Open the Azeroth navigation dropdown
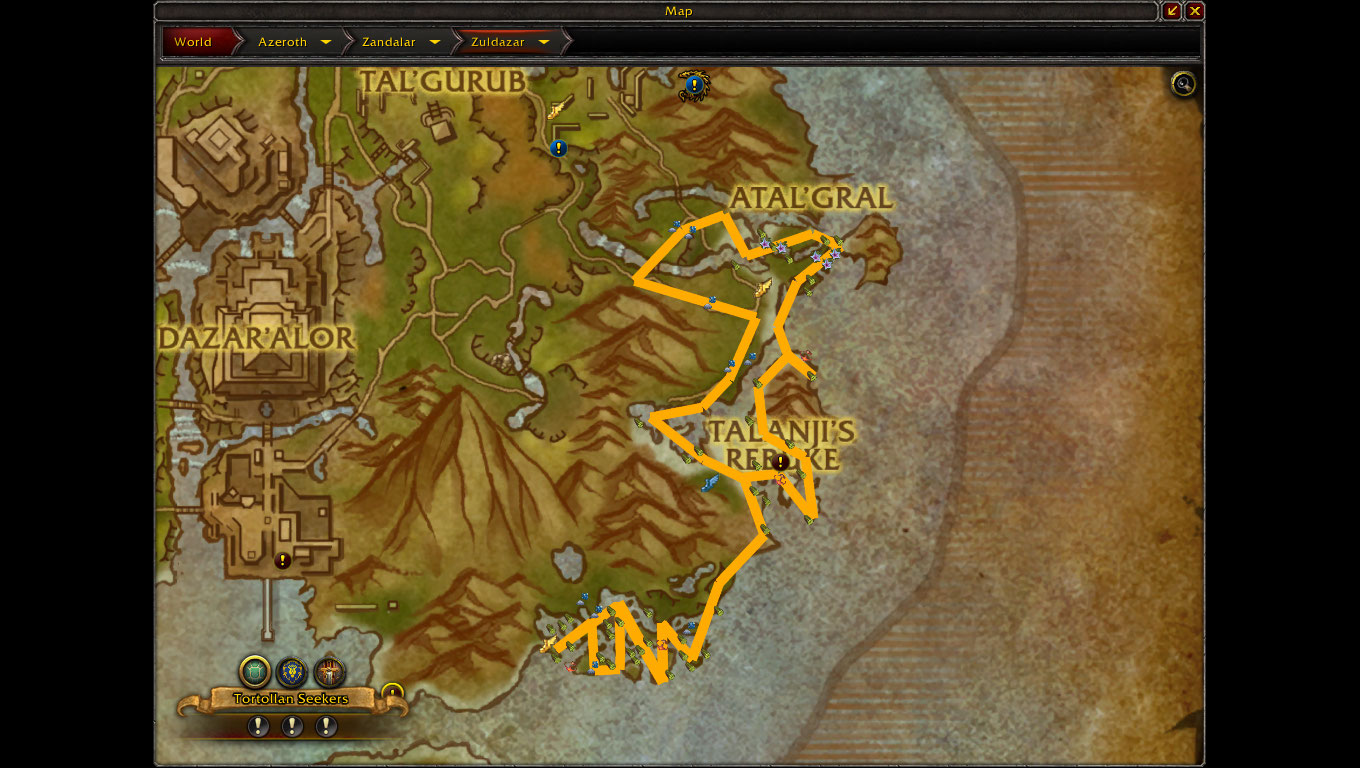This screenshot has width=1360, height=768. point(326,42)
